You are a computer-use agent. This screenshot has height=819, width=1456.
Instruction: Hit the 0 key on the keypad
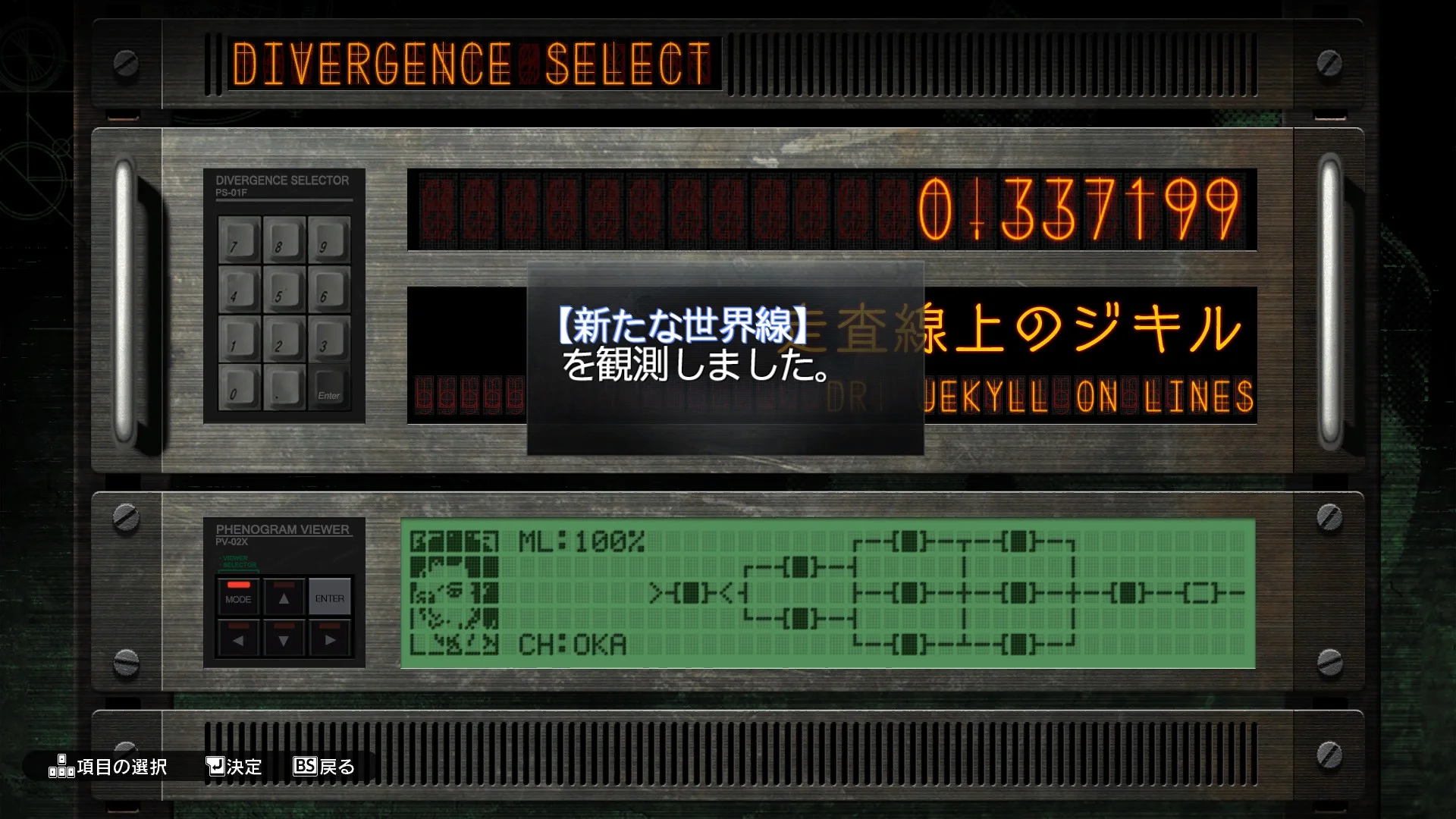click(240, 387)
